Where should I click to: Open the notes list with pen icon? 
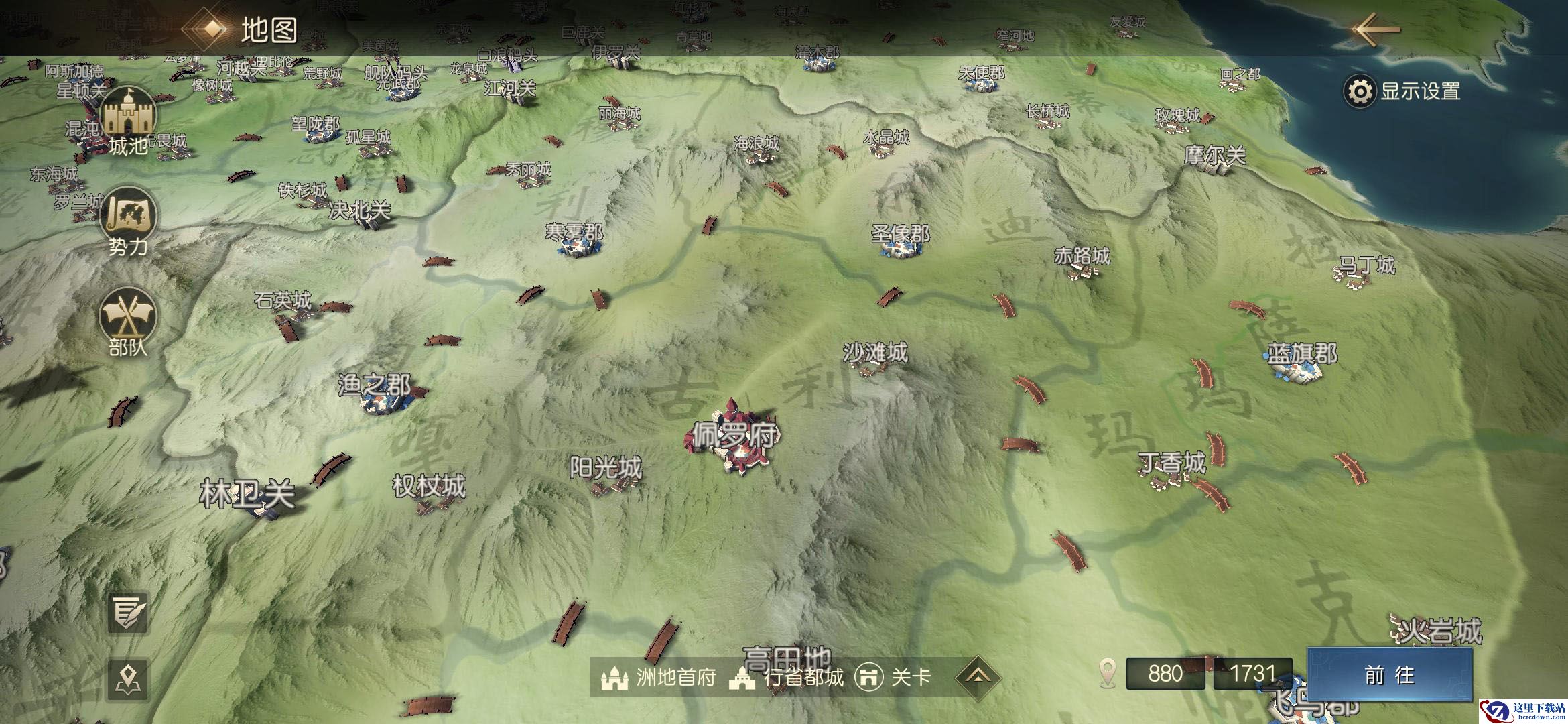point(127,611)
